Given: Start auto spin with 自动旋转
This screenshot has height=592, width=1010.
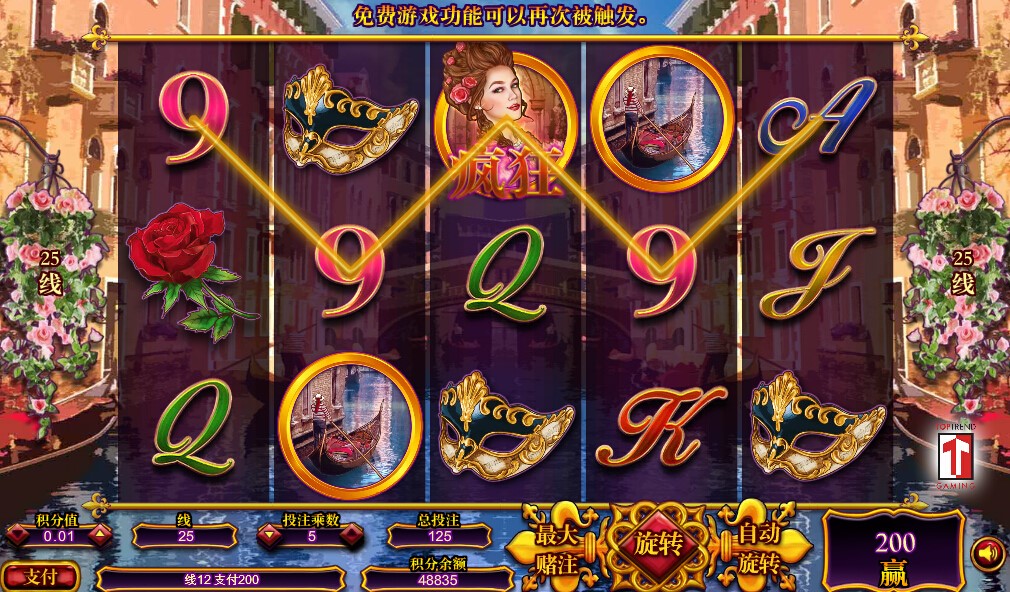Looking at the screenshot, I should (759, 547).
